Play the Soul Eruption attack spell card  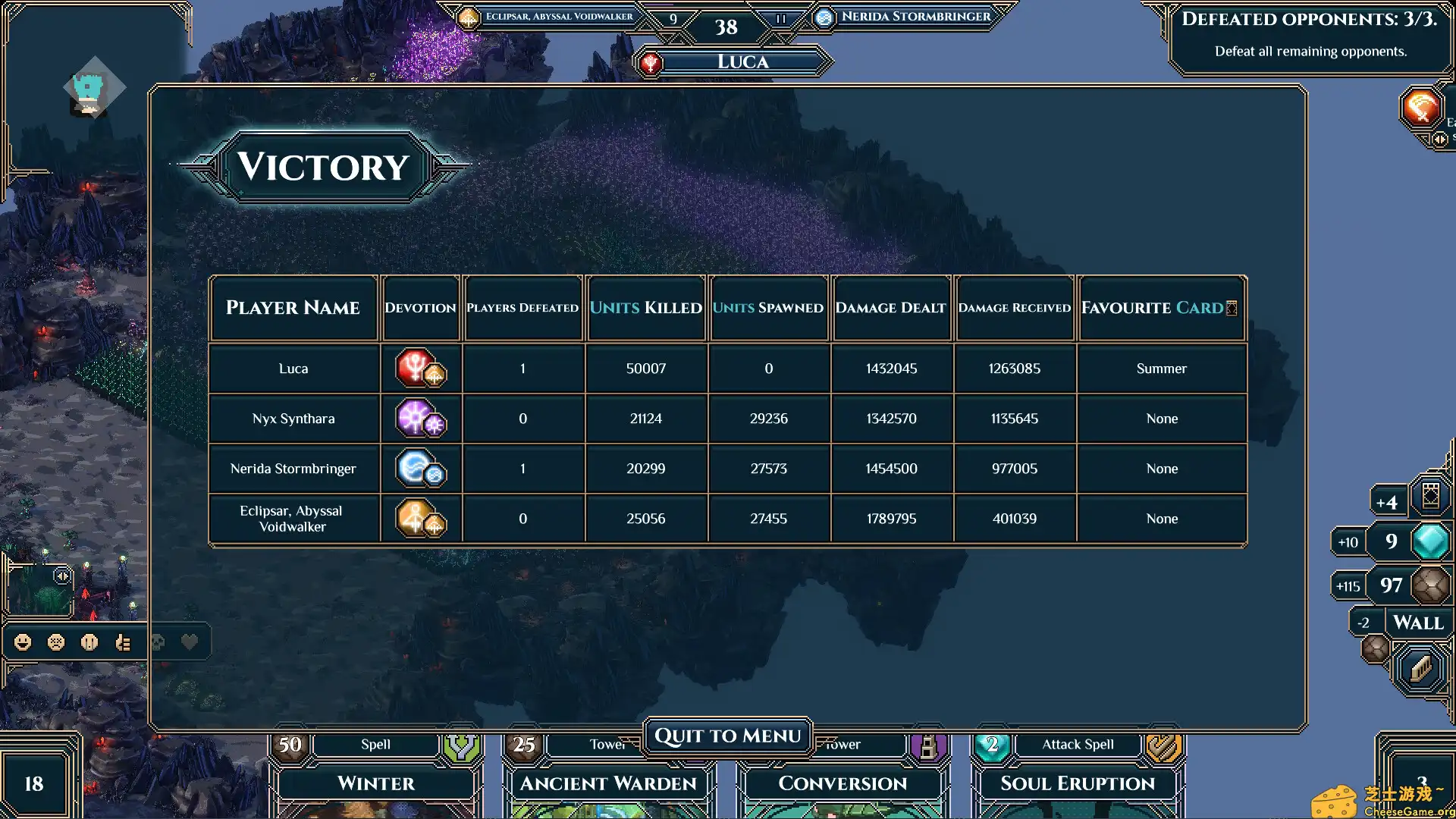coord(1077,783)
